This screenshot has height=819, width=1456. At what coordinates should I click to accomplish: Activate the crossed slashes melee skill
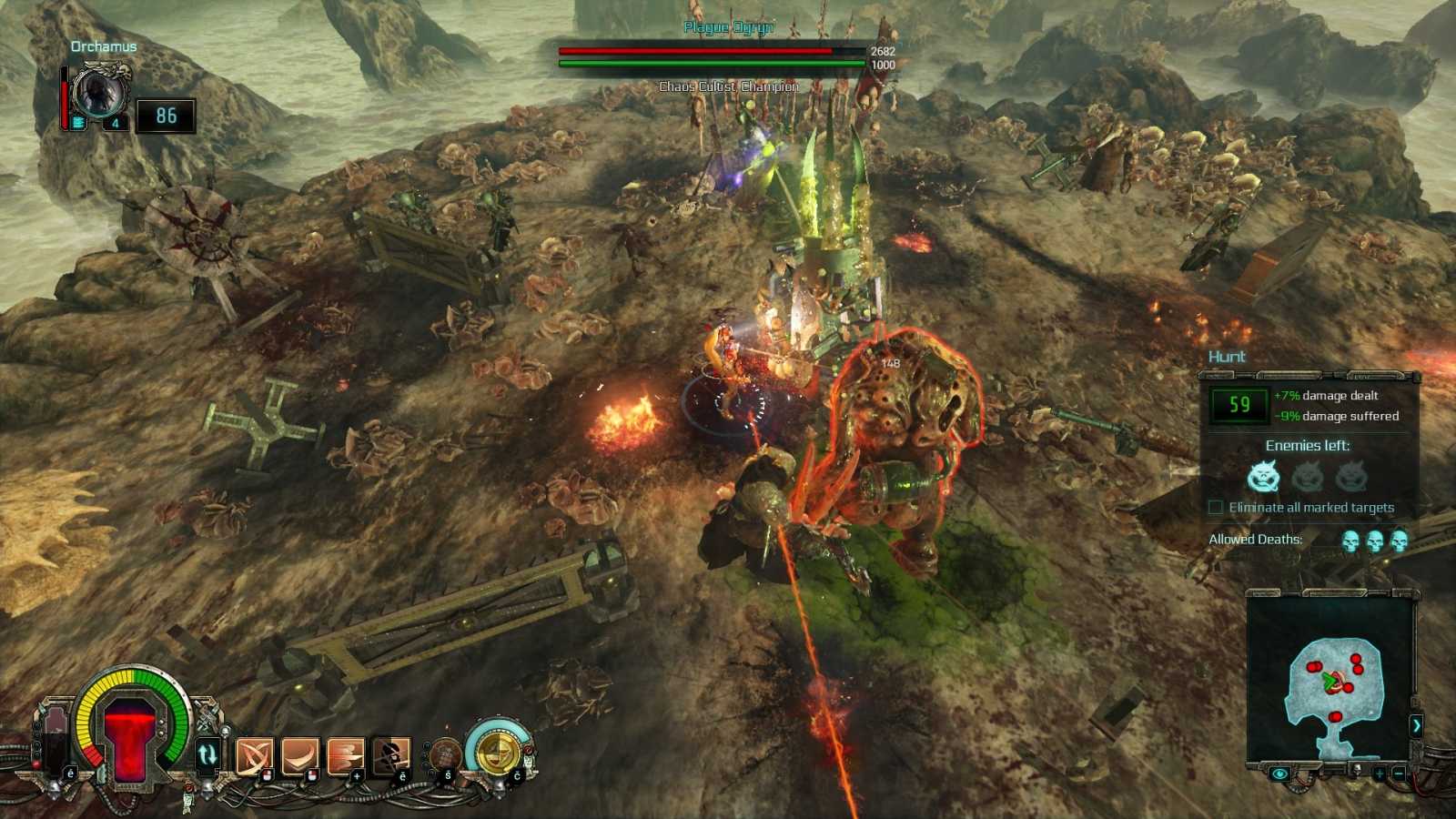tap(254, 754)
